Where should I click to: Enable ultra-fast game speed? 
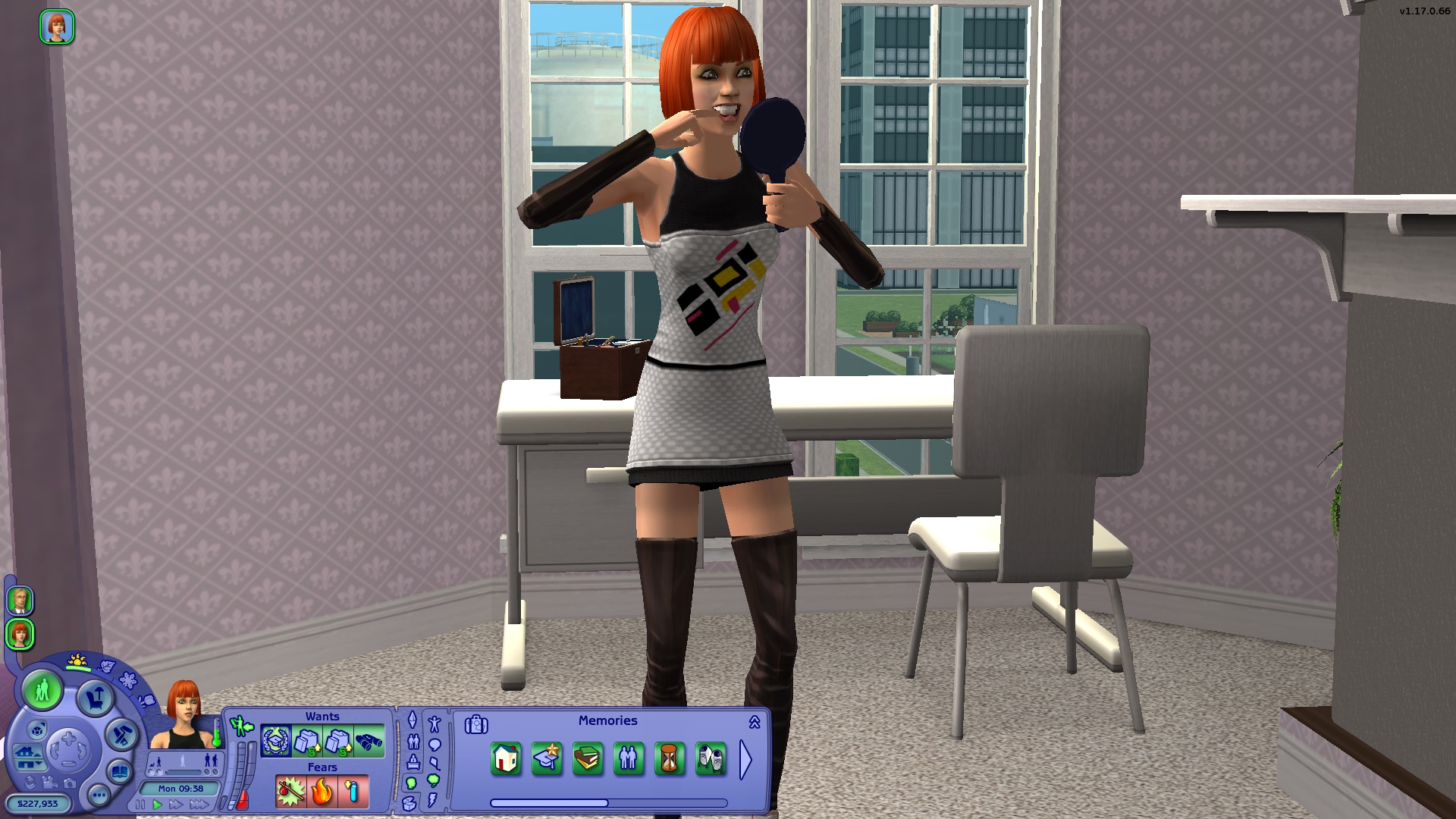[199, 802]
